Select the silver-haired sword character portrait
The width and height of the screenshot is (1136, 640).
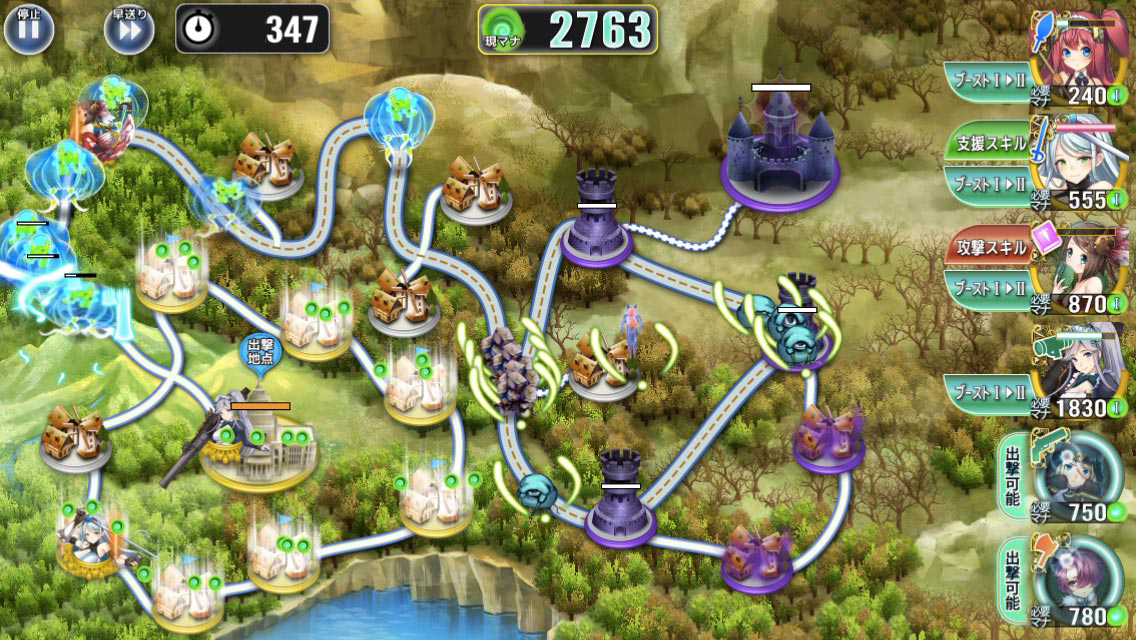point(1085,162)
